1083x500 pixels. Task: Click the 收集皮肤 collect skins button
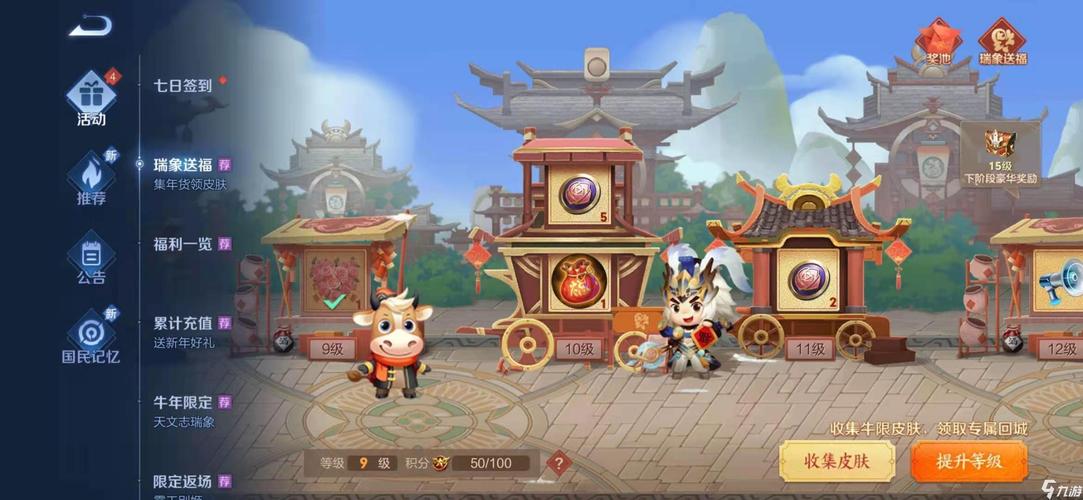836,461
